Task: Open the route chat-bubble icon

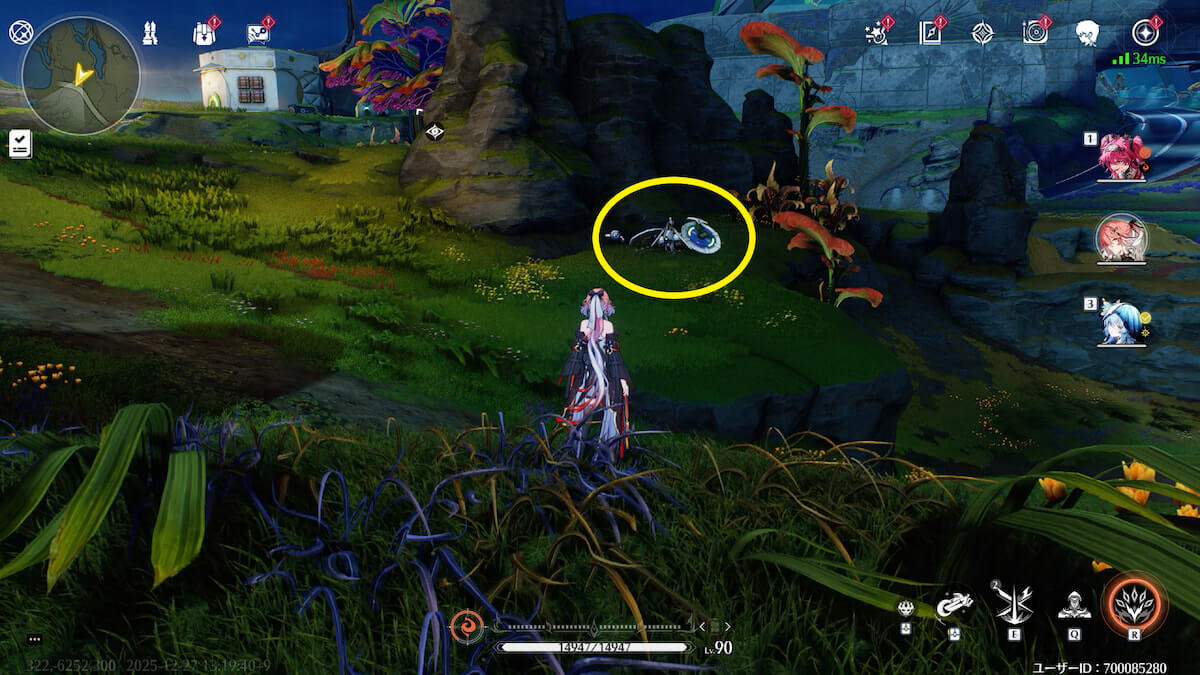Action: point(258,34)
